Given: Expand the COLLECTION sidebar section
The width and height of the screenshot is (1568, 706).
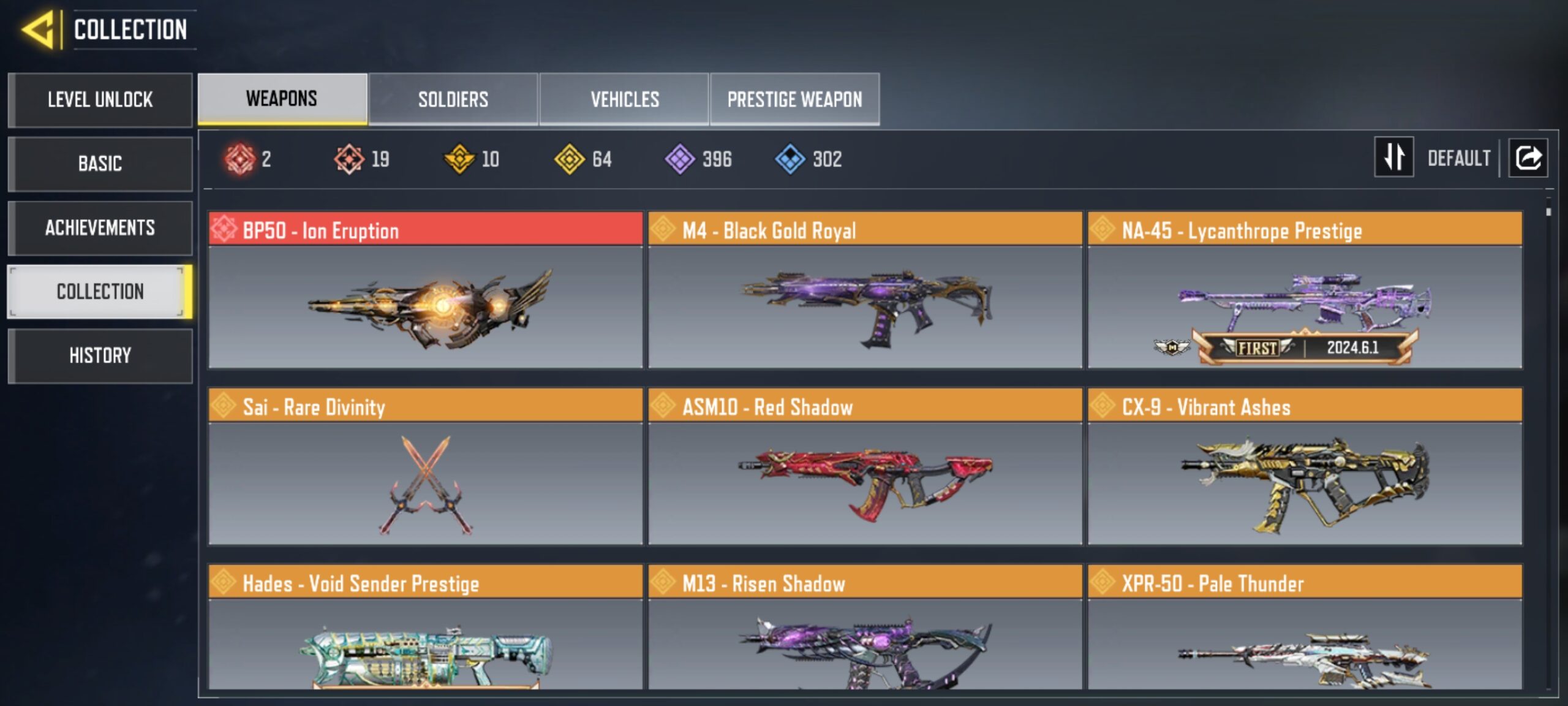Looking at the screenshot, I should pos(100,292).
